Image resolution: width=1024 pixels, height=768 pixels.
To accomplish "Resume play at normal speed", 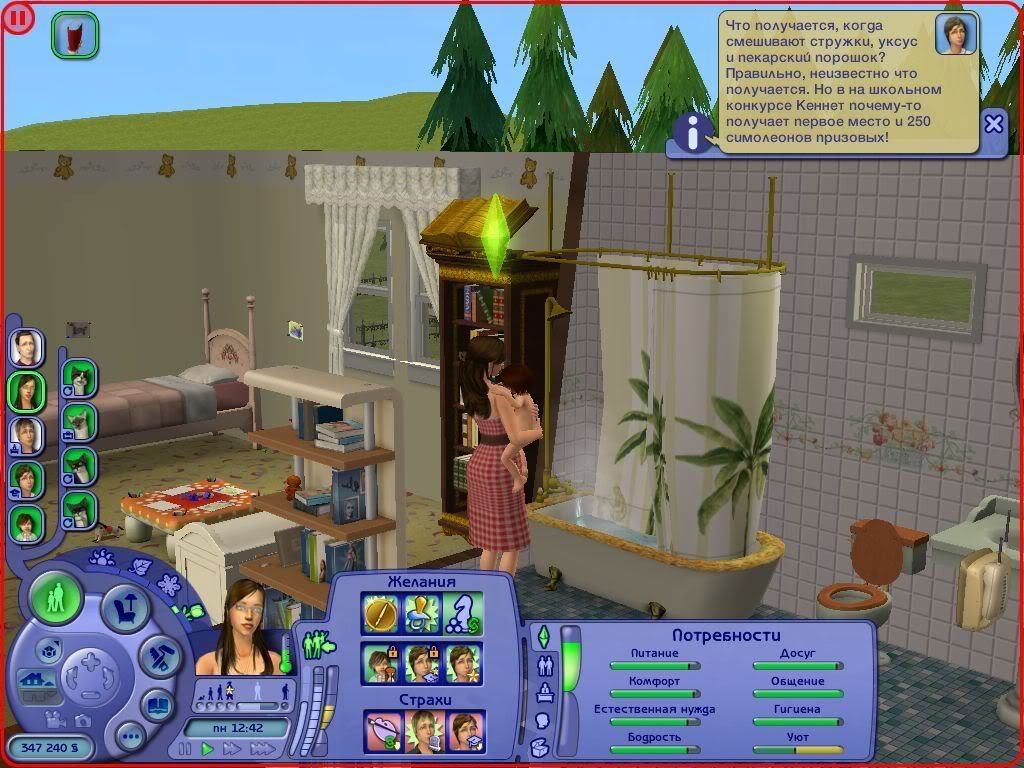I will coord(208,748).
